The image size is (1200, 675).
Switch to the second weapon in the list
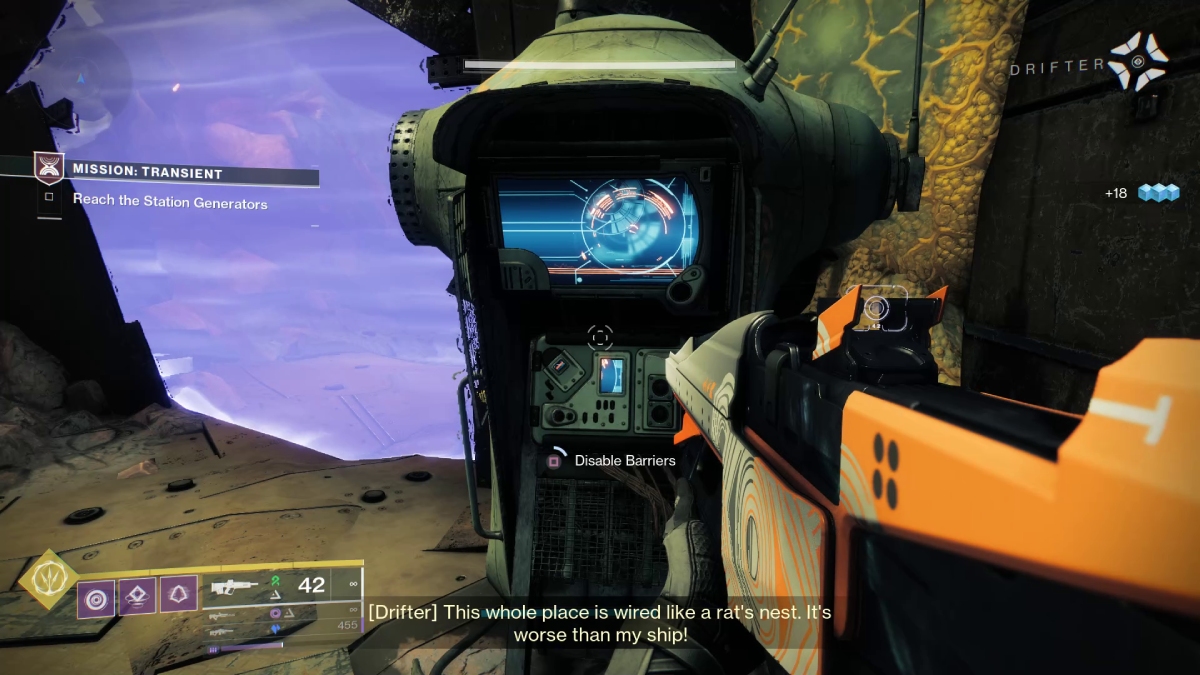click(x=222, y=616)
